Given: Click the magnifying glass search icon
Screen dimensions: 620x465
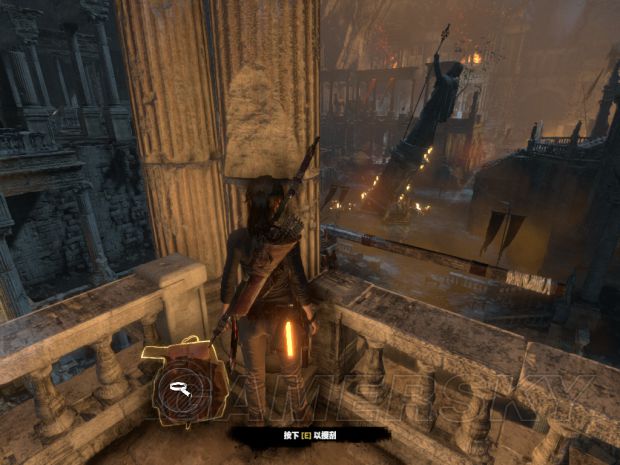Looking at the screenshot, I should [x=184, y=391].
